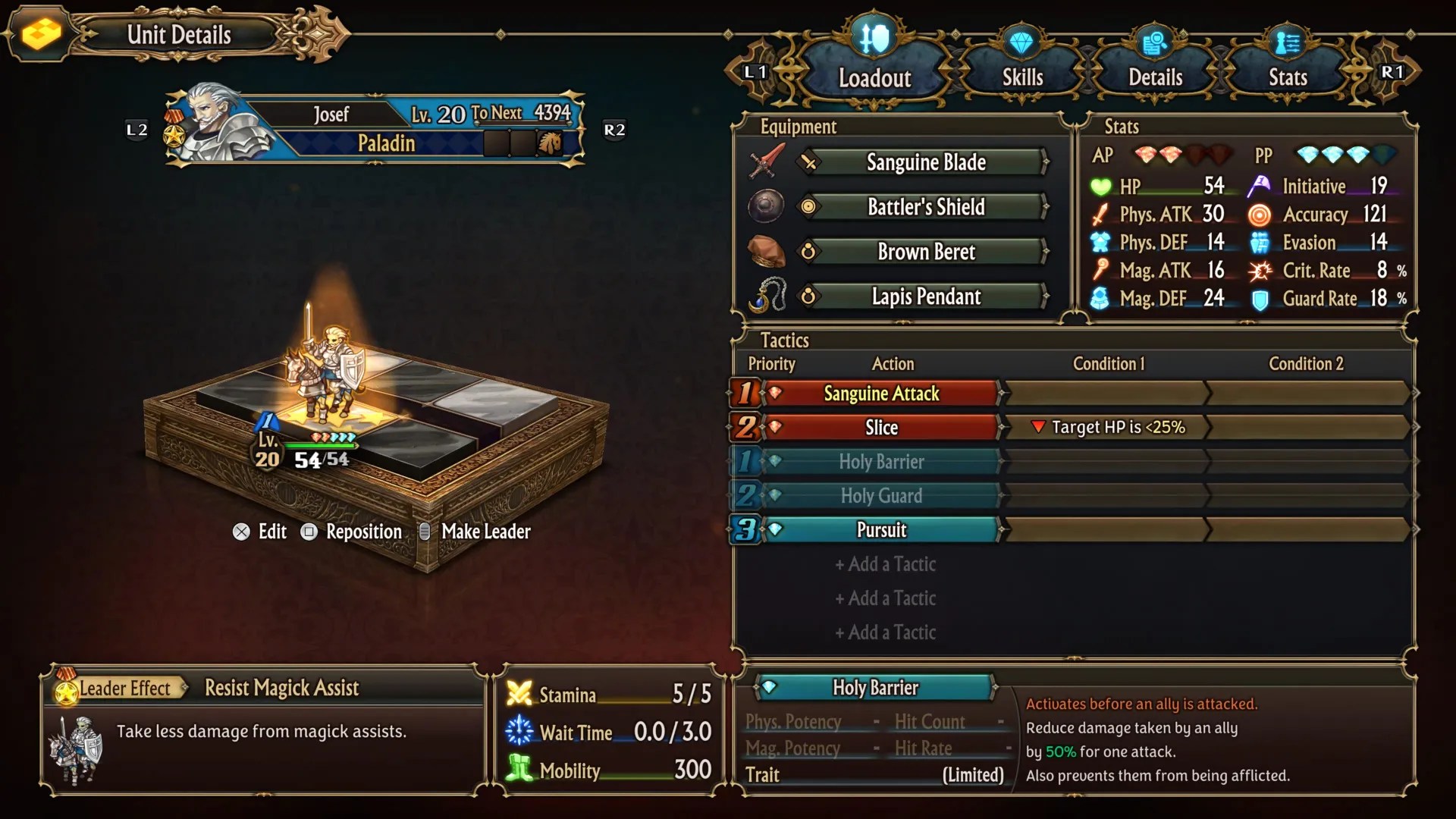Click the Lapis Pendant accessory icon
This screenshot has width=1456, height=819.
(x=767, y=296)
